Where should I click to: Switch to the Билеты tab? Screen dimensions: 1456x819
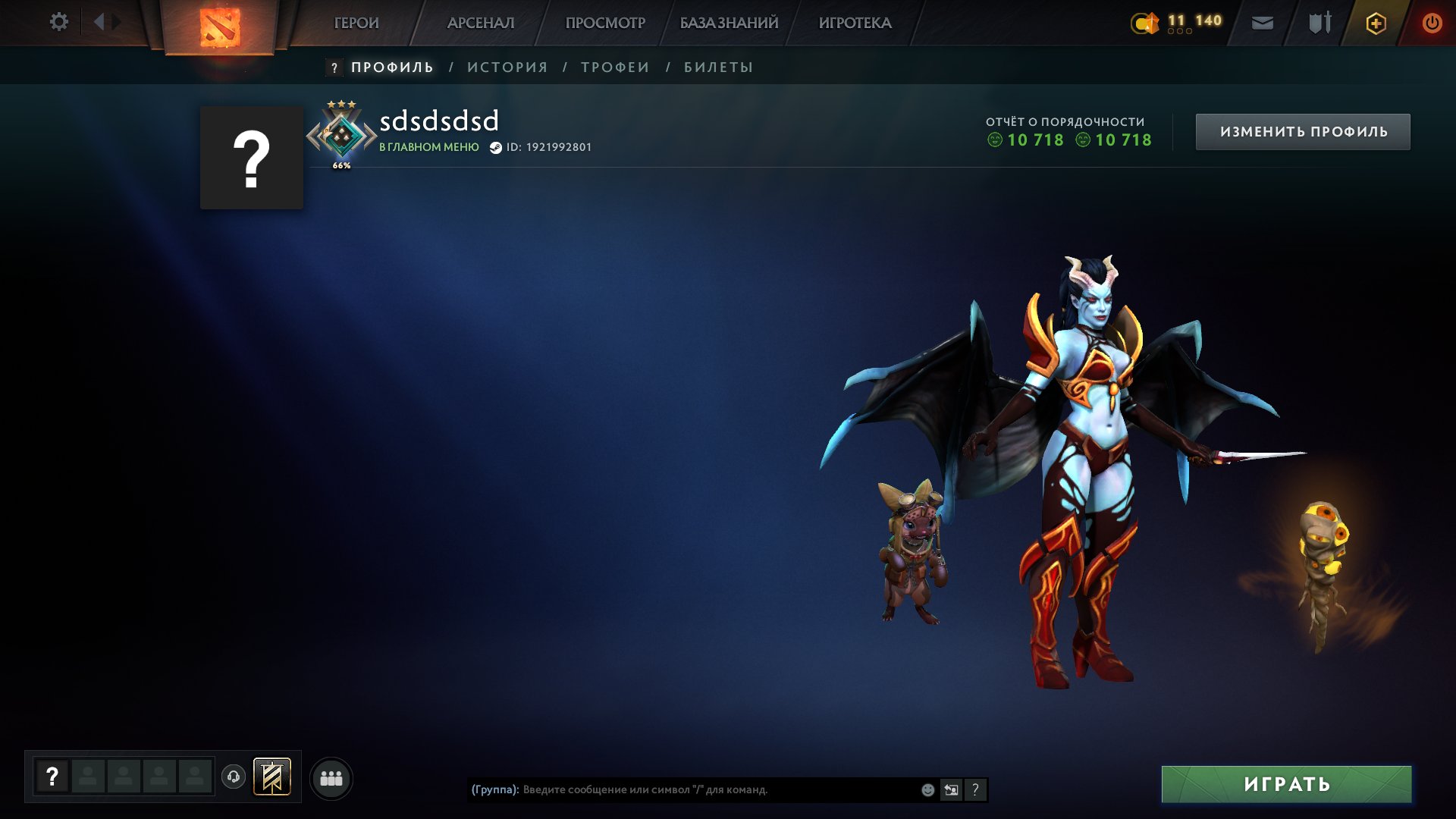pyautogui.click(x=718, y=67)
